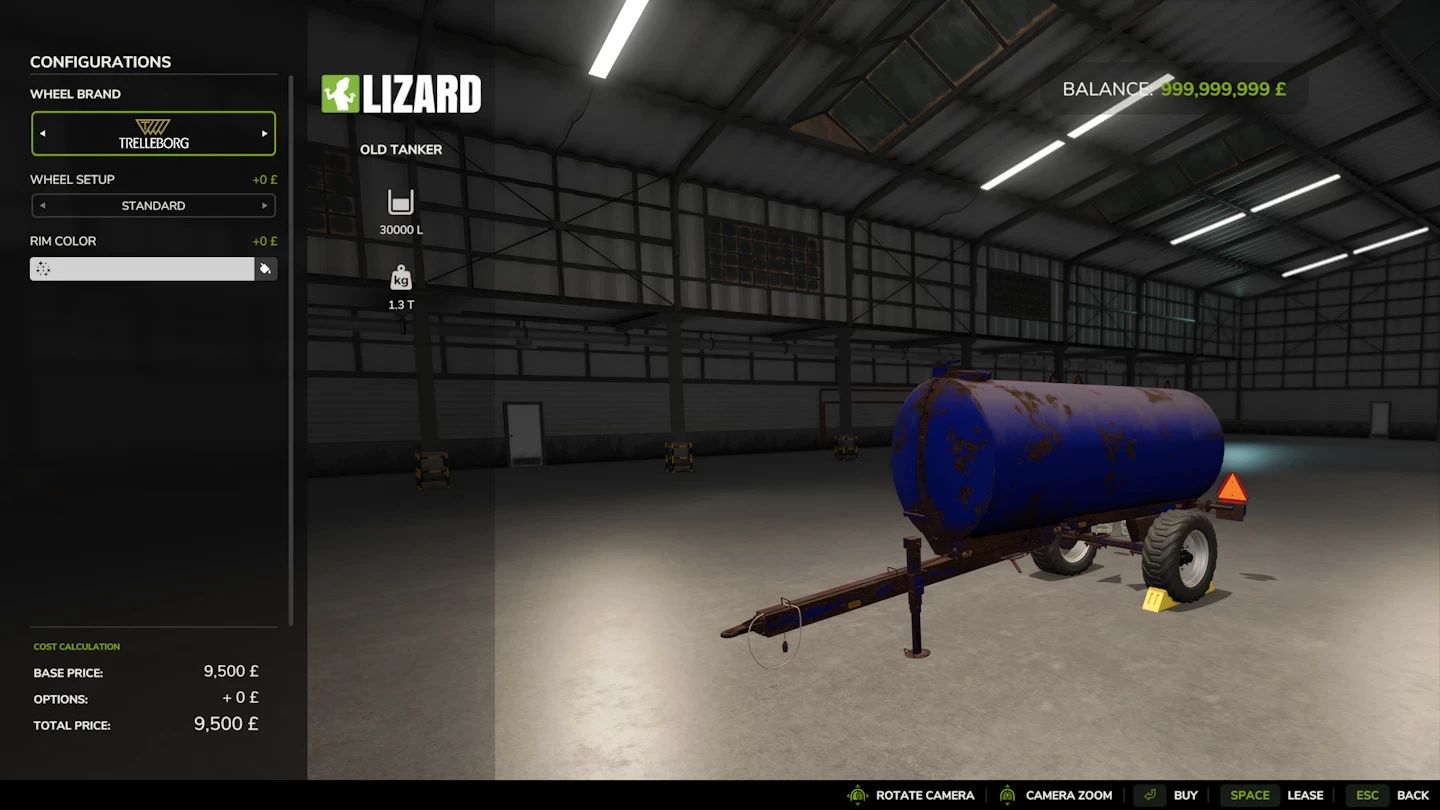Click the Rotate Camera controller icon

coord(856,795)
